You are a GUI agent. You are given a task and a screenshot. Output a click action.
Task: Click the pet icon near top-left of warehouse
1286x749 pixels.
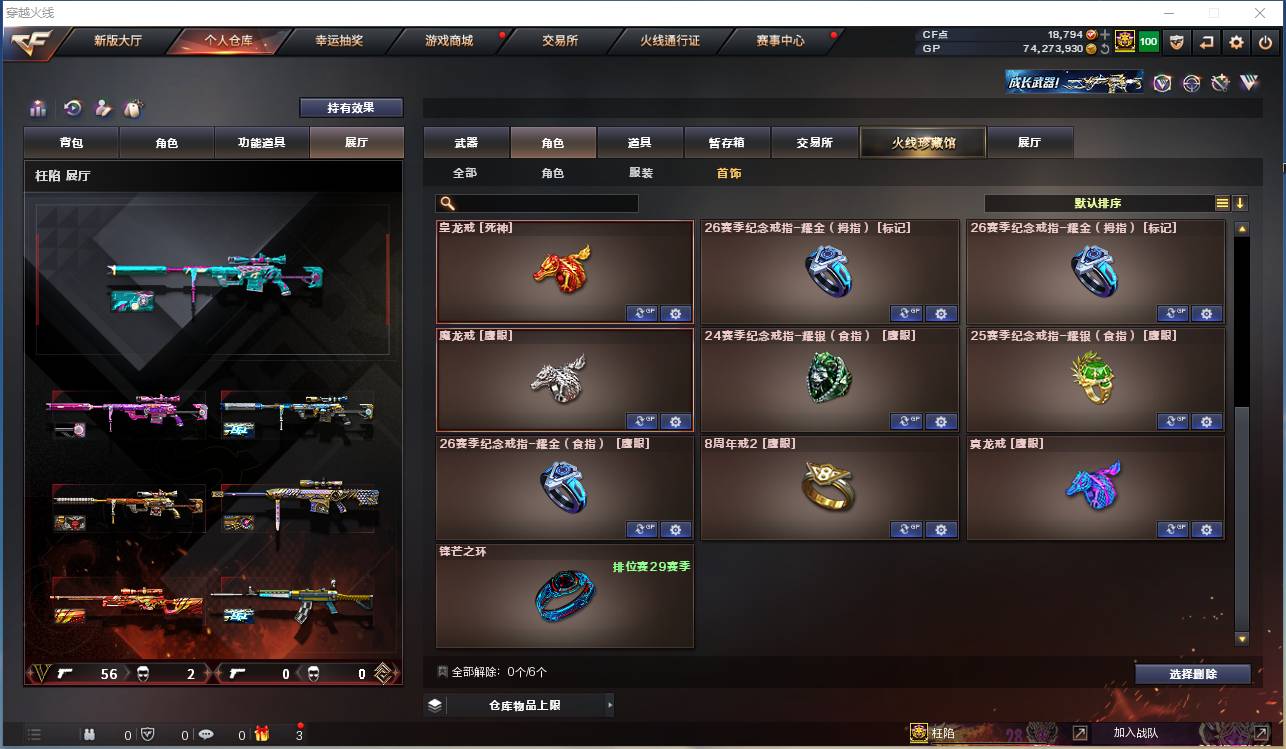click(x=133, y=108)
